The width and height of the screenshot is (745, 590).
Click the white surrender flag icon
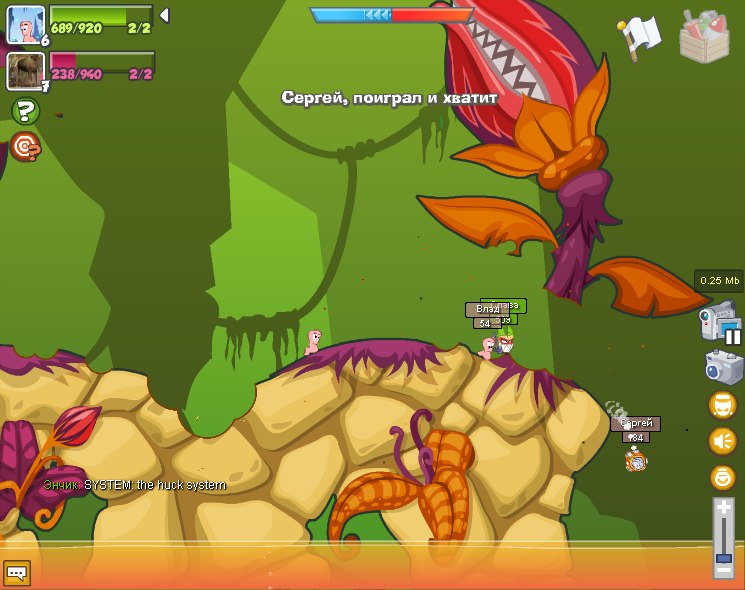639,36
